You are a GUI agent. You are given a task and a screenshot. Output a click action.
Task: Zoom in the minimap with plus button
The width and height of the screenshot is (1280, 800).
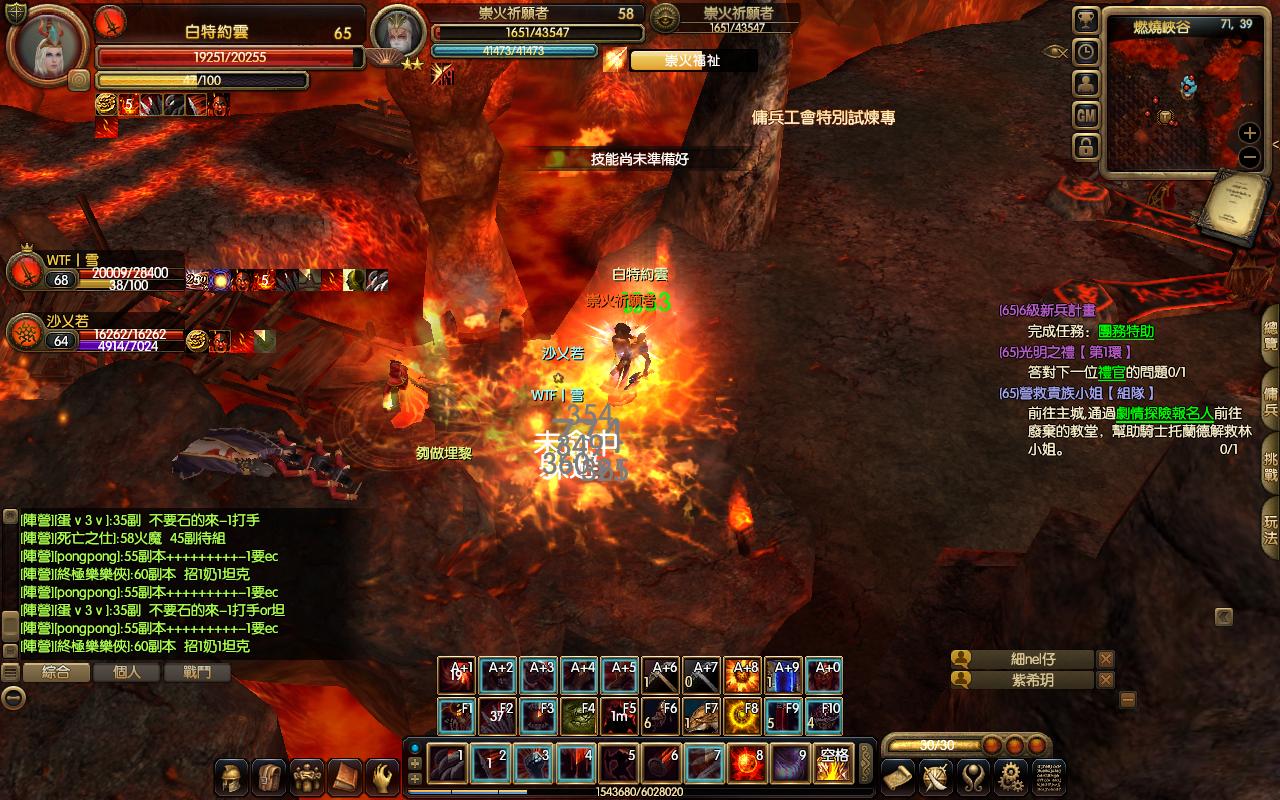tap(1249, 133)
